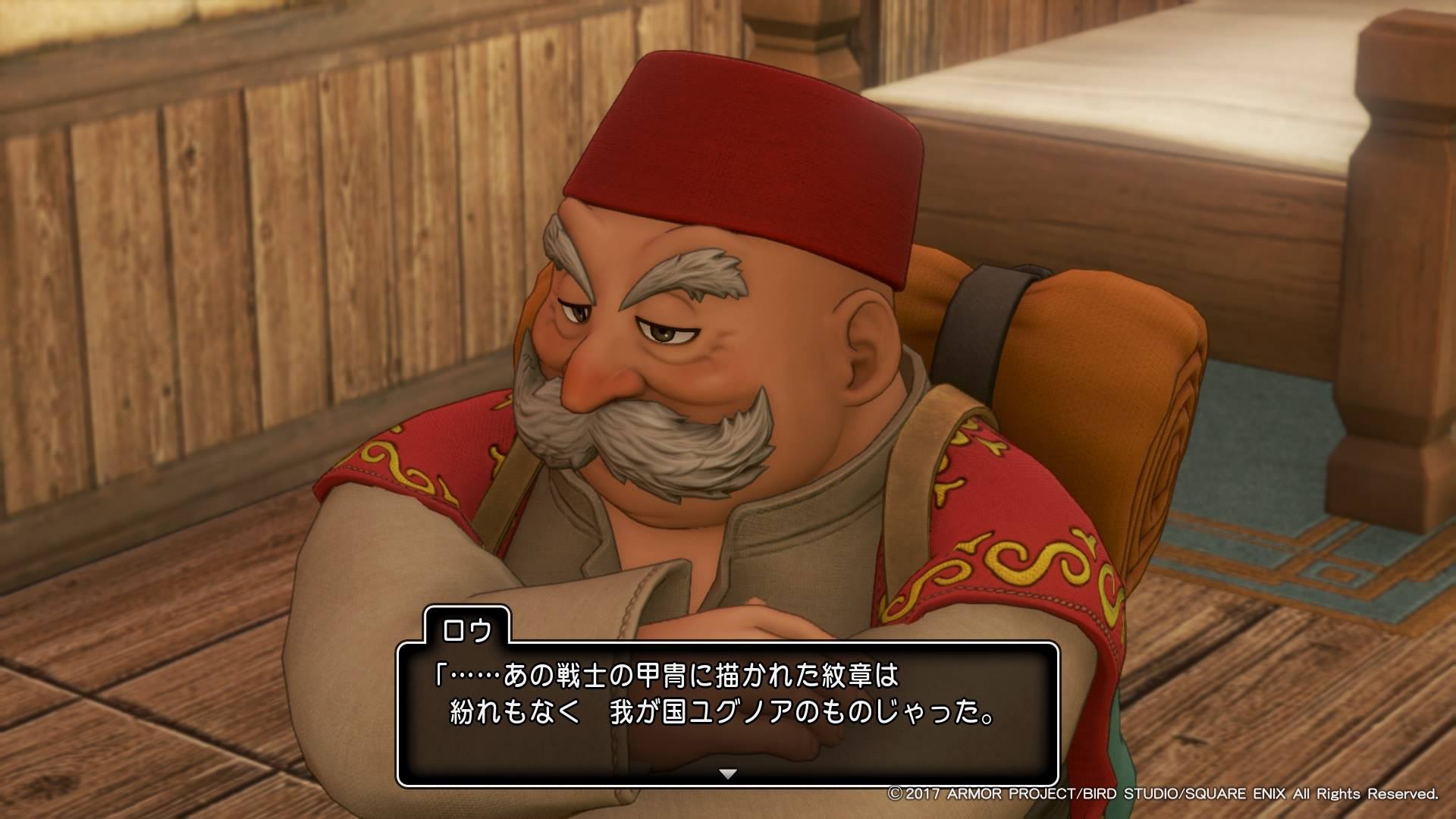This screenshot has height=819, width=1456.
Task: Advance dialogue with the down arrow indicator
Action: [x=727, y=774]
